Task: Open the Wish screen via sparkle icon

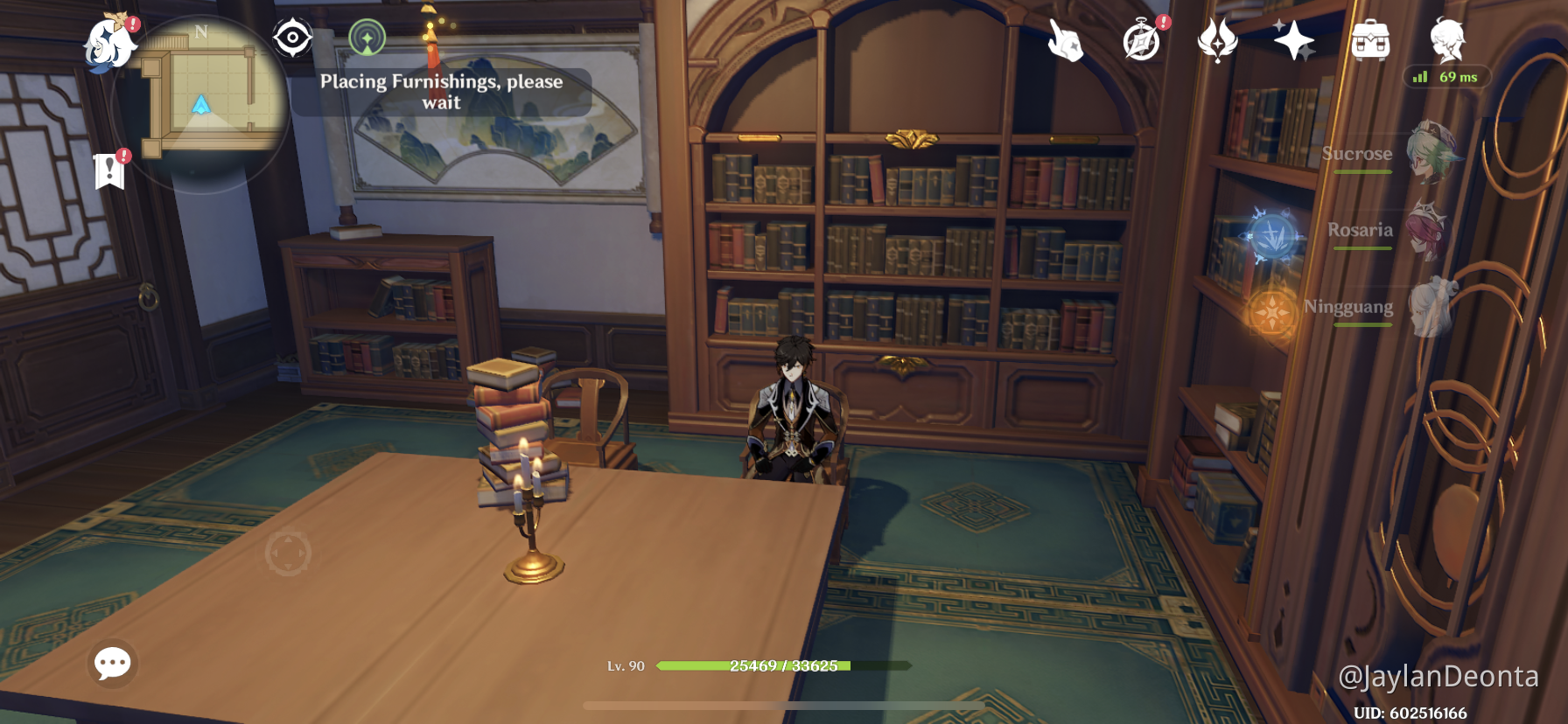Action: coord(1294,39)
